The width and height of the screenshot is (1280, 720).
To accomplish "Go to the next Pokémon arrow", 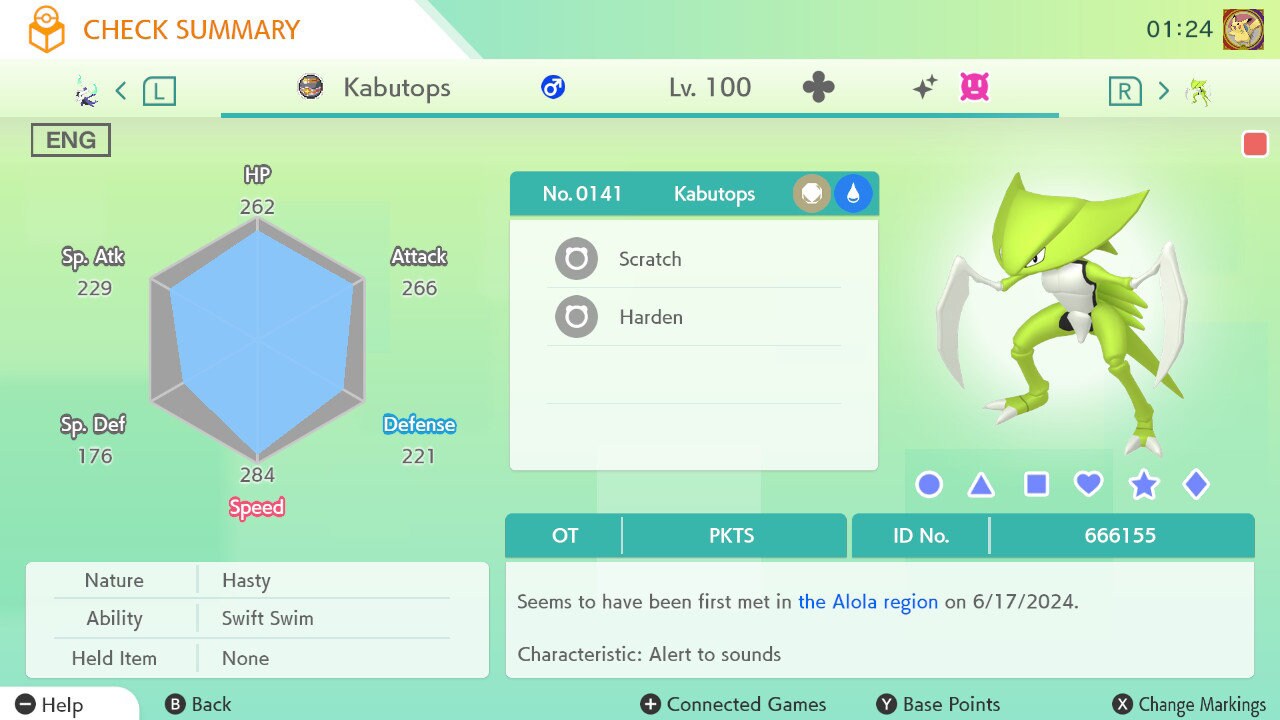I will pyautogui.click(x=1163, y=91).
